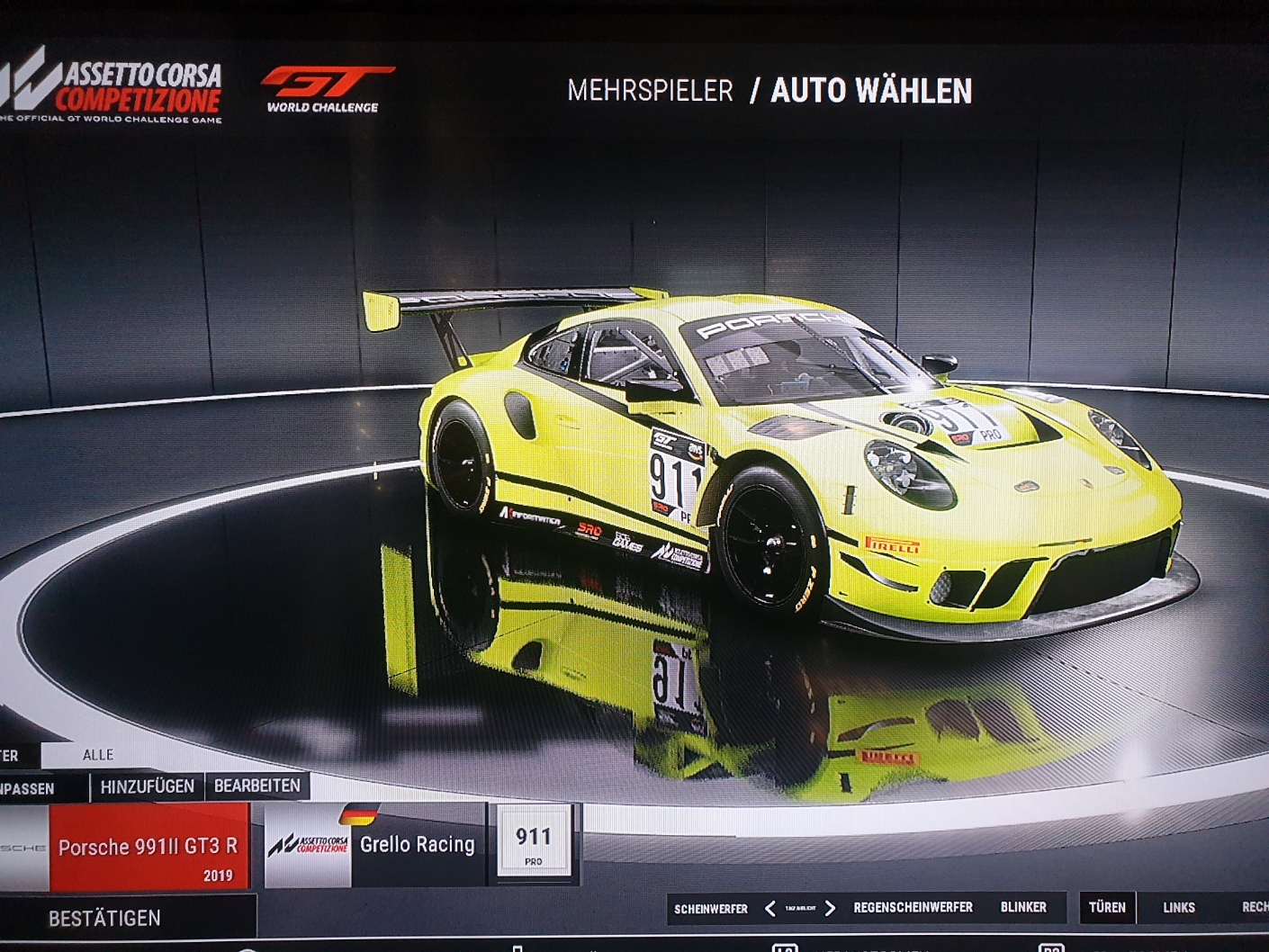The image size is (1269, 952).
Task: Switch to the Alle filter tab
Action: (98, 755)
